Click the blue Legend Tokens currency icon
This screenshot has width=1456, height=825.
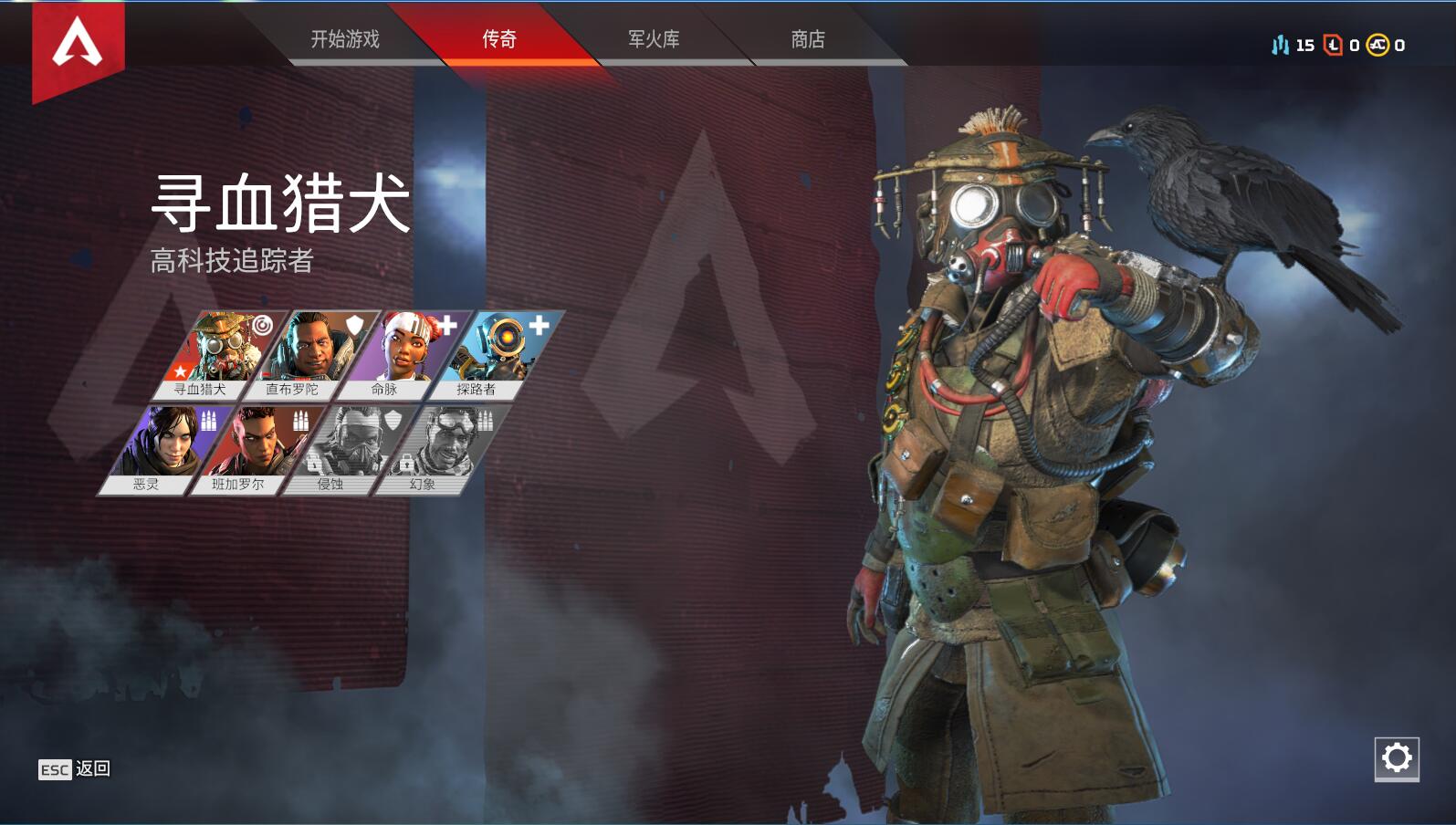[1280, 42]
